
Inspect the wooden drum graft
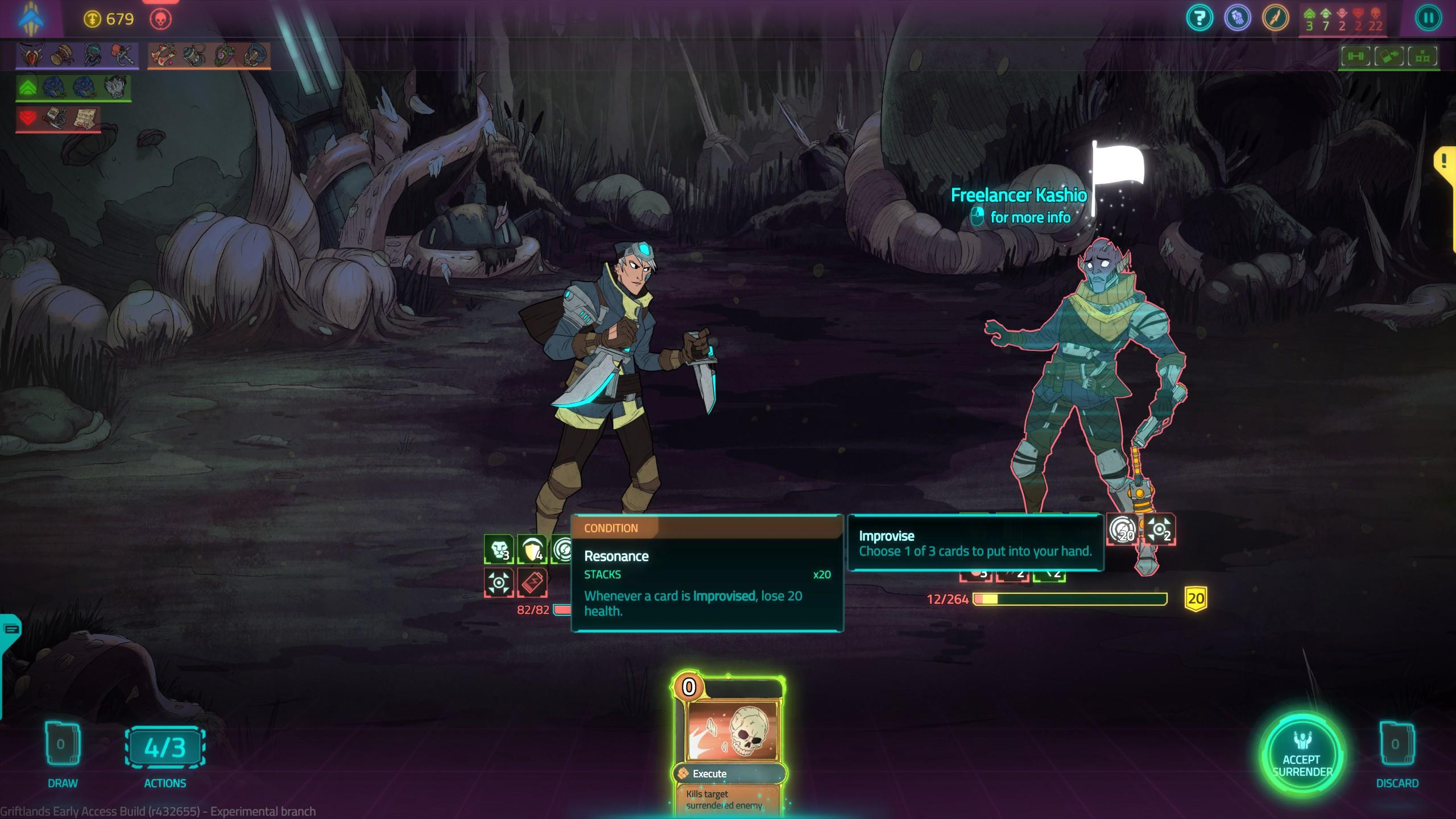click(x=61, y=55)
